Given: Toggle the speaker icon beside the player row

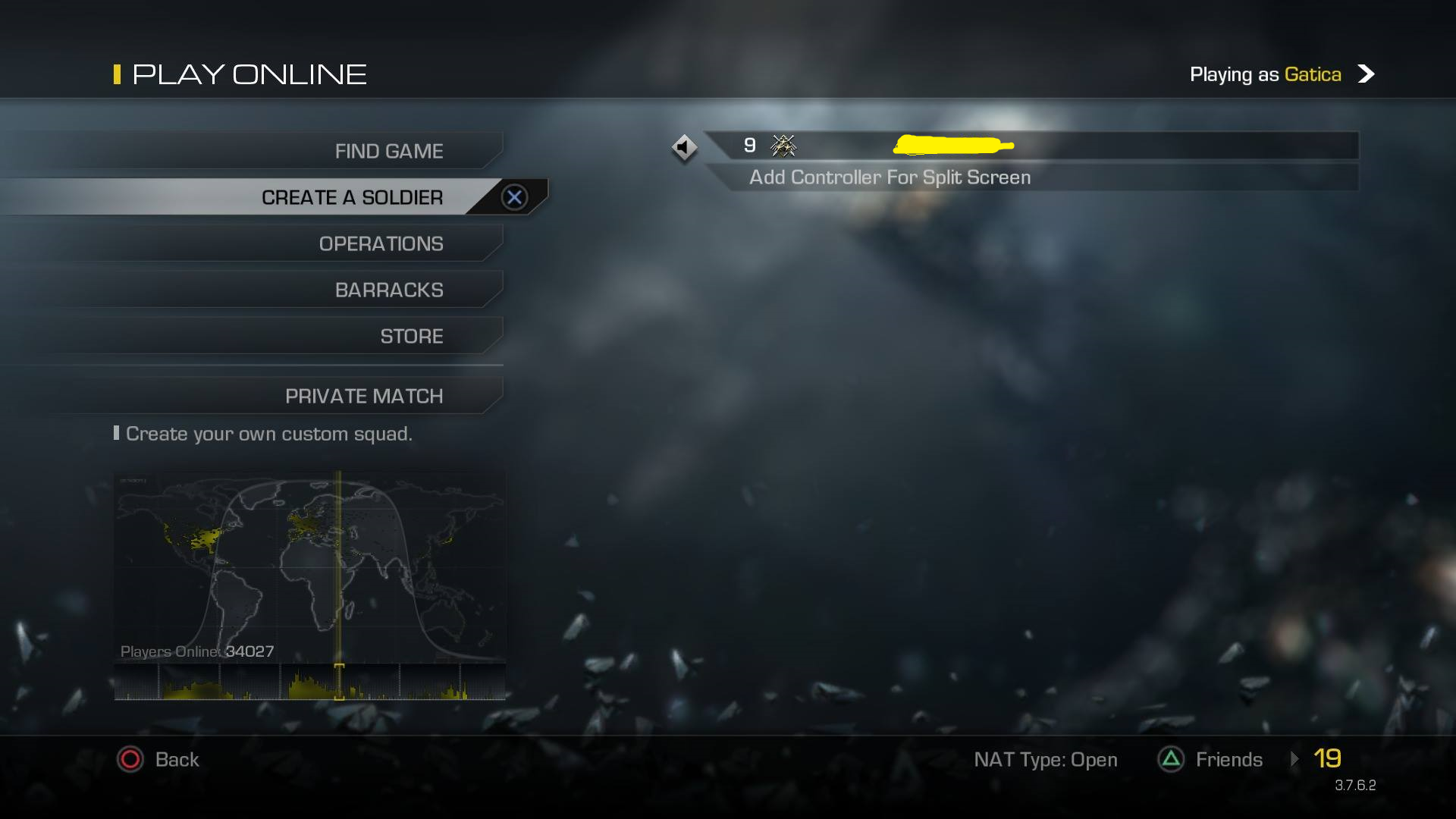Looking at the screenshot, I should click(x=684, y=147).
